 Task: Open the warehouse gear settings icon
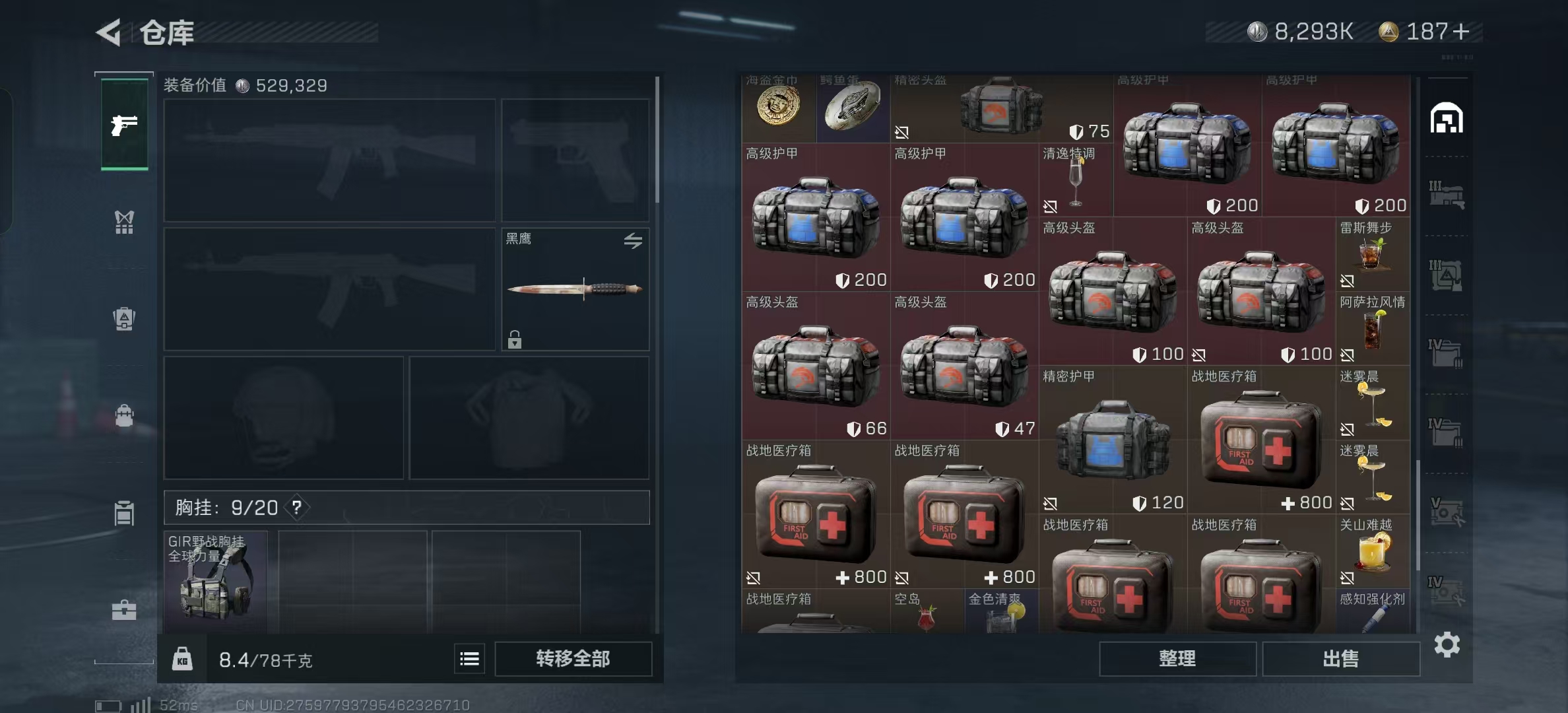1447,644
